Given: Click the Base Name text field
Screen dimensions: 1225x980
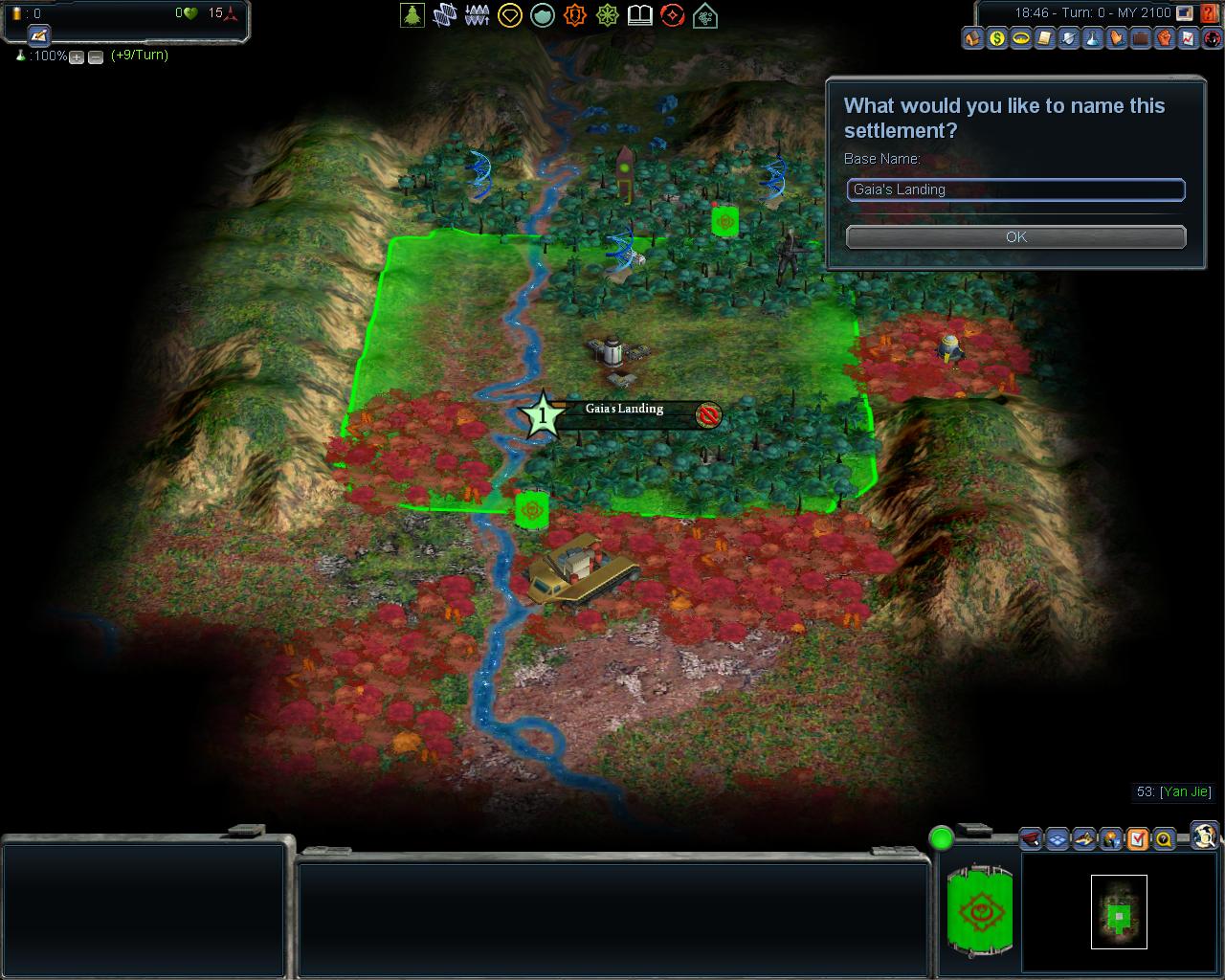Looking at the screenshot, I should (x=1015, y=189).
